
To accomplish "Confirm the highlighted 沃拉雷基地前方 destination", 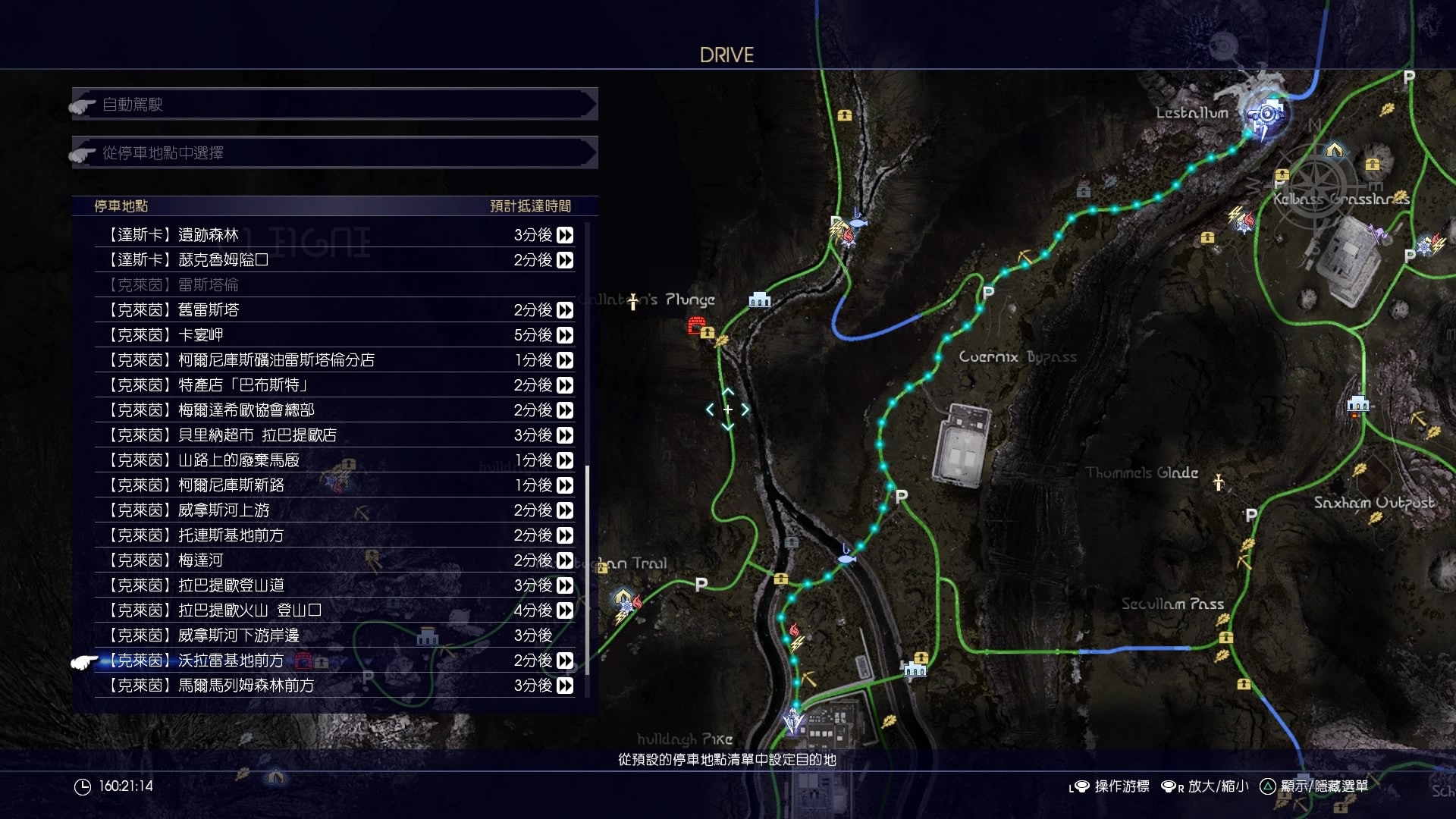I will click(x=227, y=661).
